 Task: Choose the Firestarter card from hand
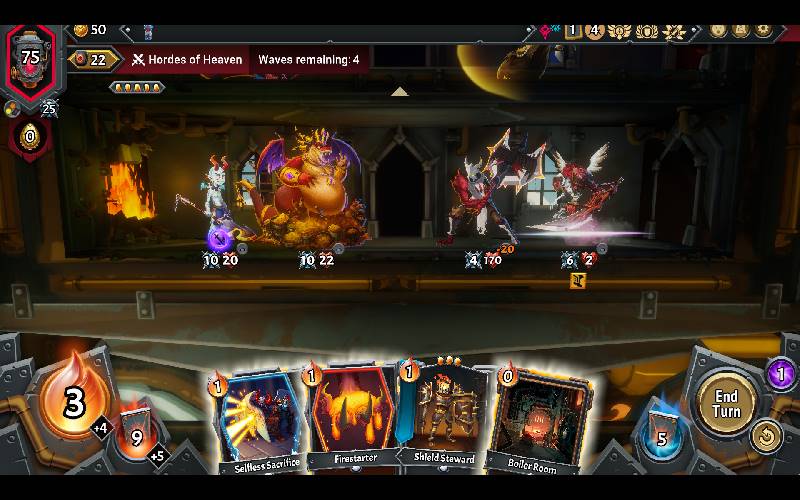pyautogui.click(x=350, y=418)
